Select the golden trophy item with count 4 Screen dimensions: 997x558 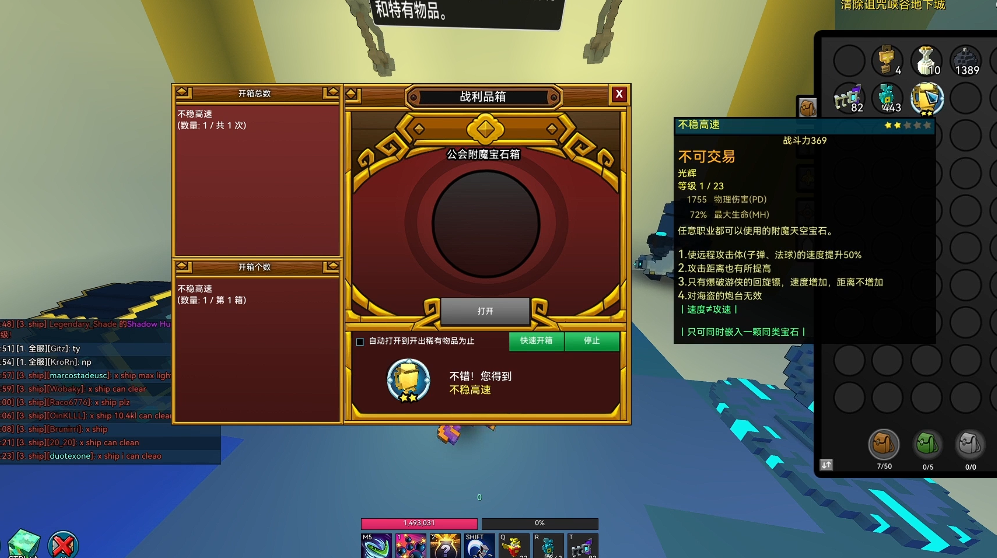tap(887, 60)
